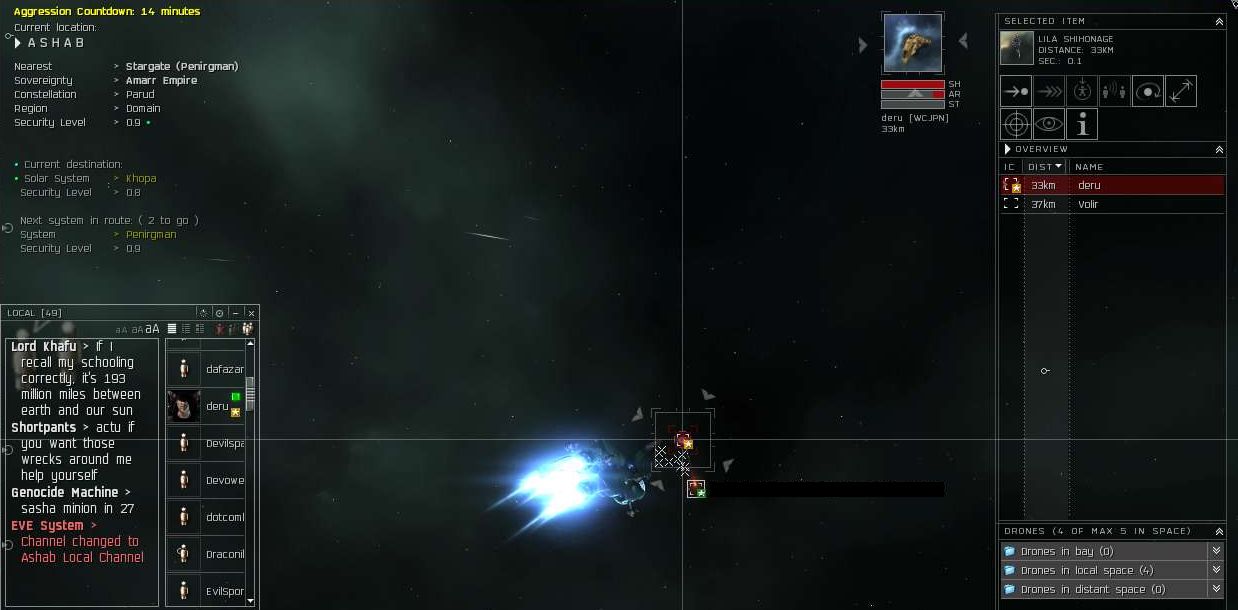The image size is (1238, 610).
Task: Minimize the Local chat window
Action: tap(235, 313)
